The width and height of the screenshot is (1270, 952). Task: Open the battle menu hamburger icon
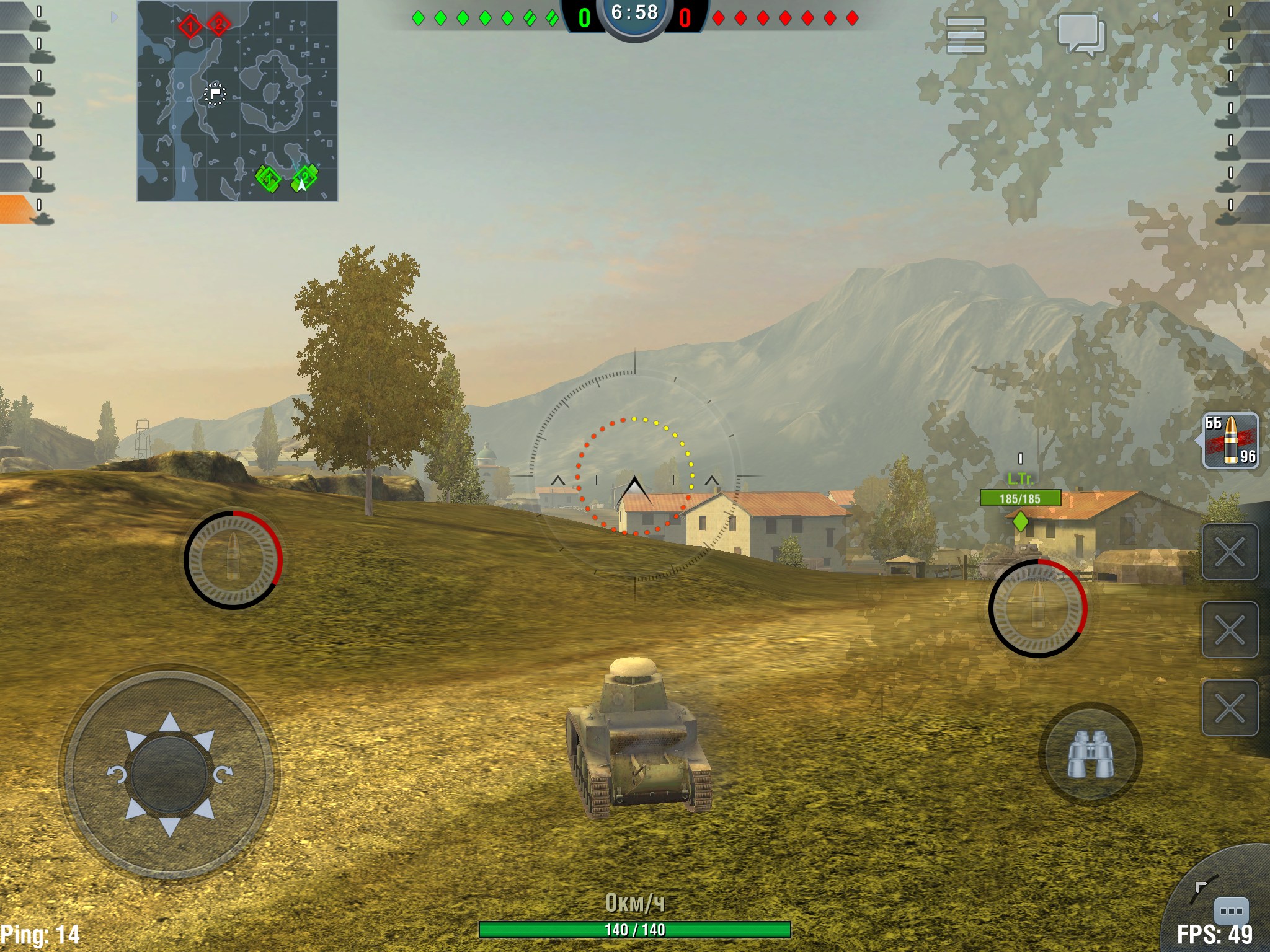(966, 35)
